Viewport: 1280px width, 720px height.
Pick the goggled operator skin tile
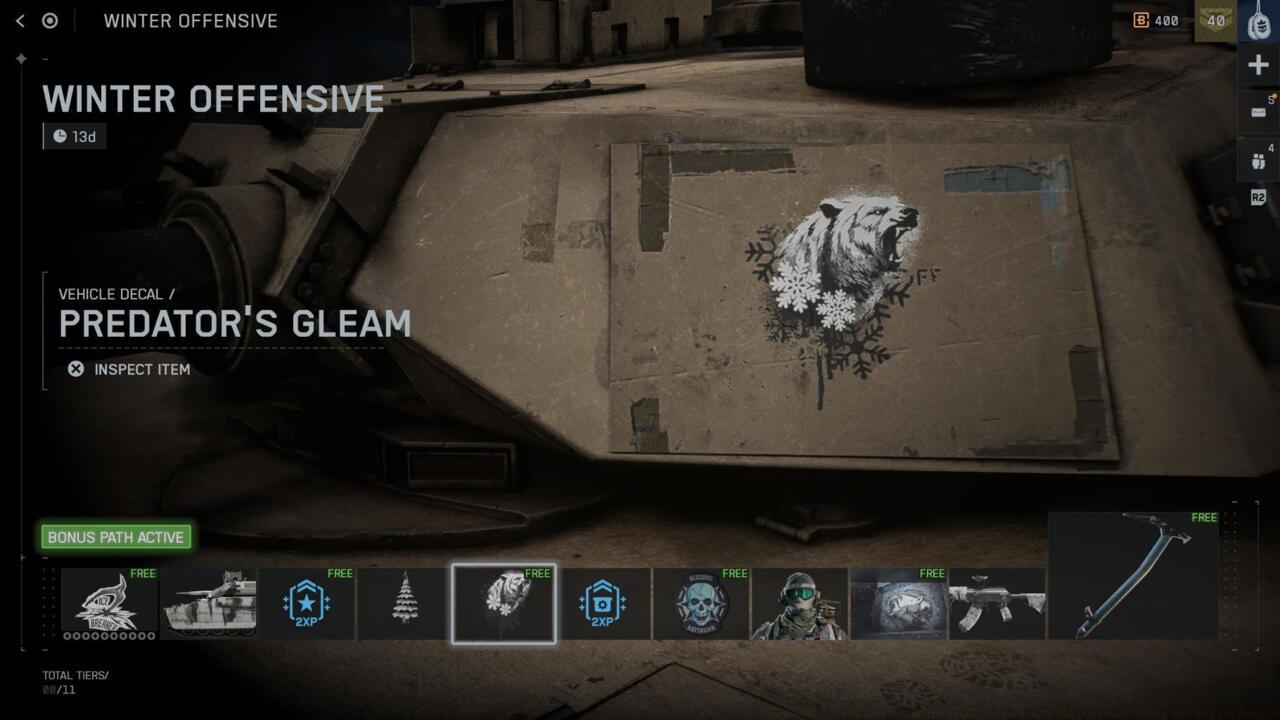coord(799,603)
